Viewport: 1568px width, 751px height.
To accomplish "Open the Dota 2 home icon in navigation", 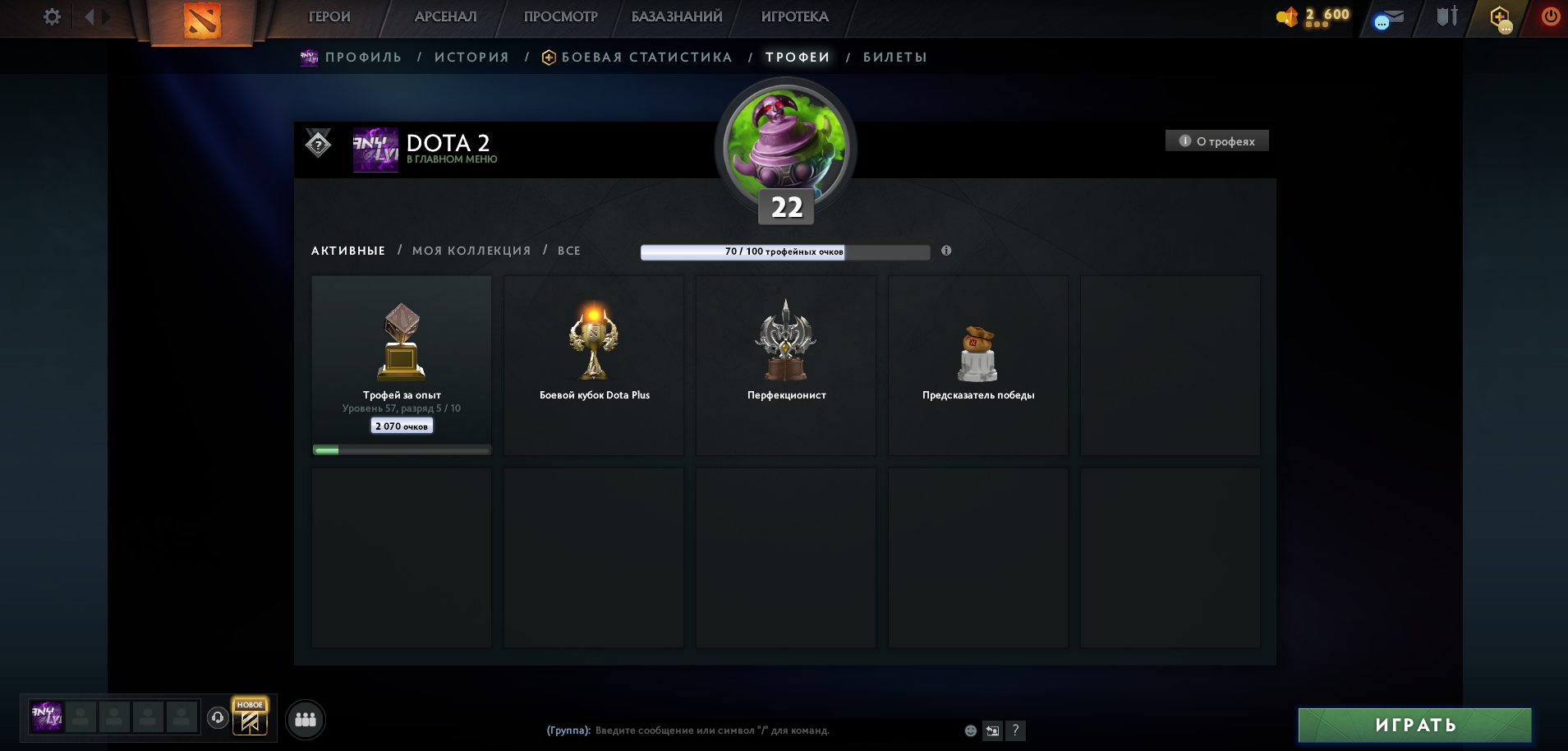I will pyautogui.click(x=202, y=21).
